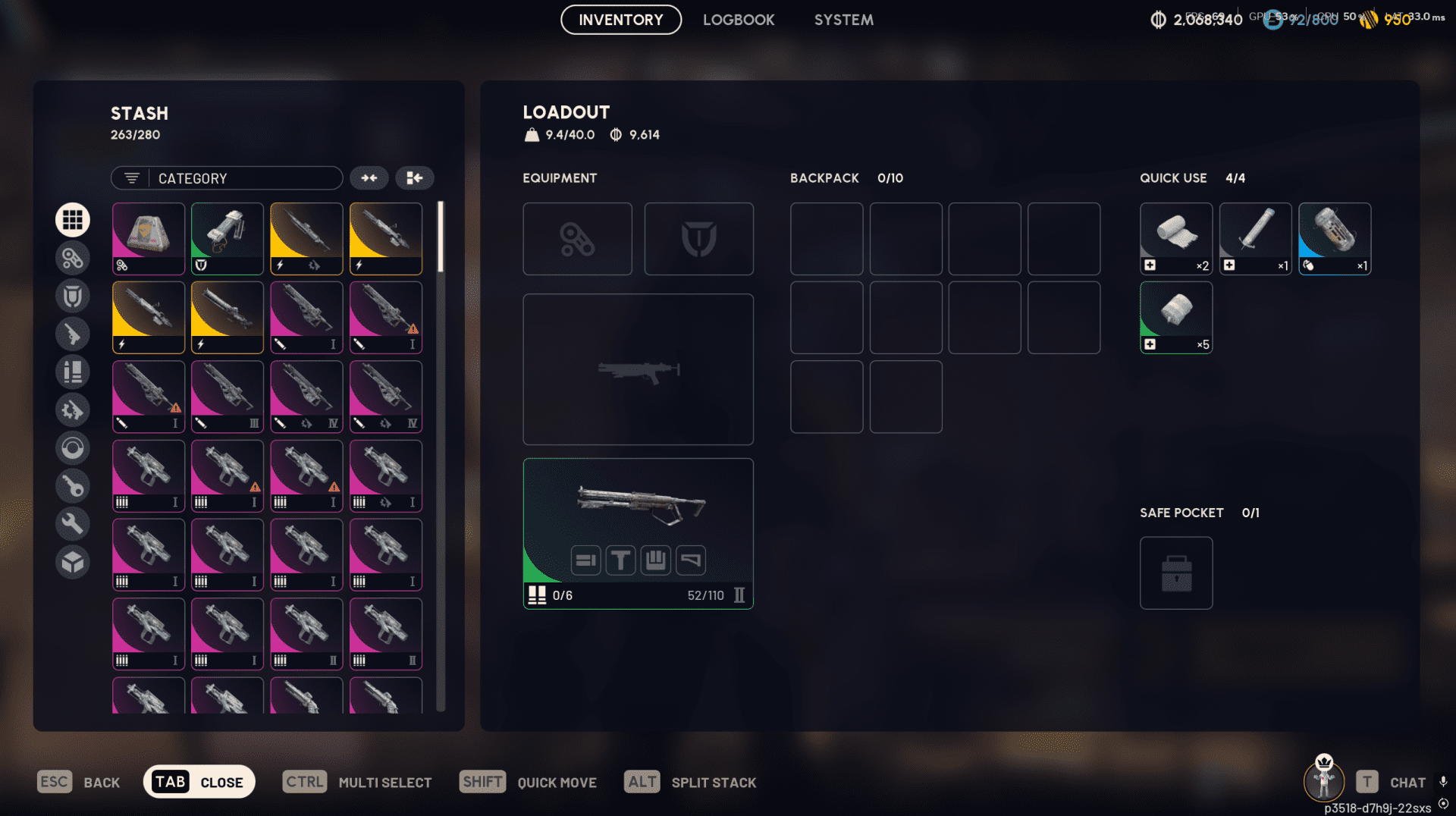Click the quick deposit stash button
Image resolution: width=1456 pixels, height=816 pixels.
coord(414,177)
